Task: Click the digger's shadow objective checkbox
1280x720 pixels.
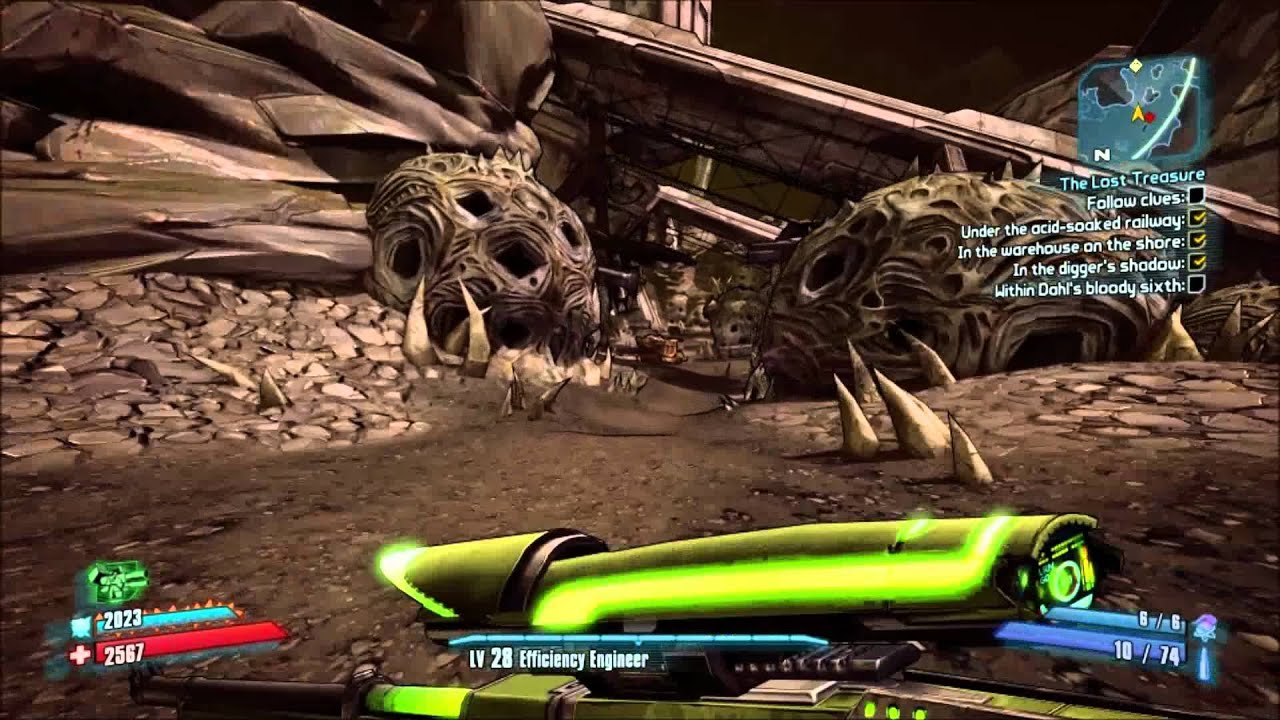Action: [1199, 263]
